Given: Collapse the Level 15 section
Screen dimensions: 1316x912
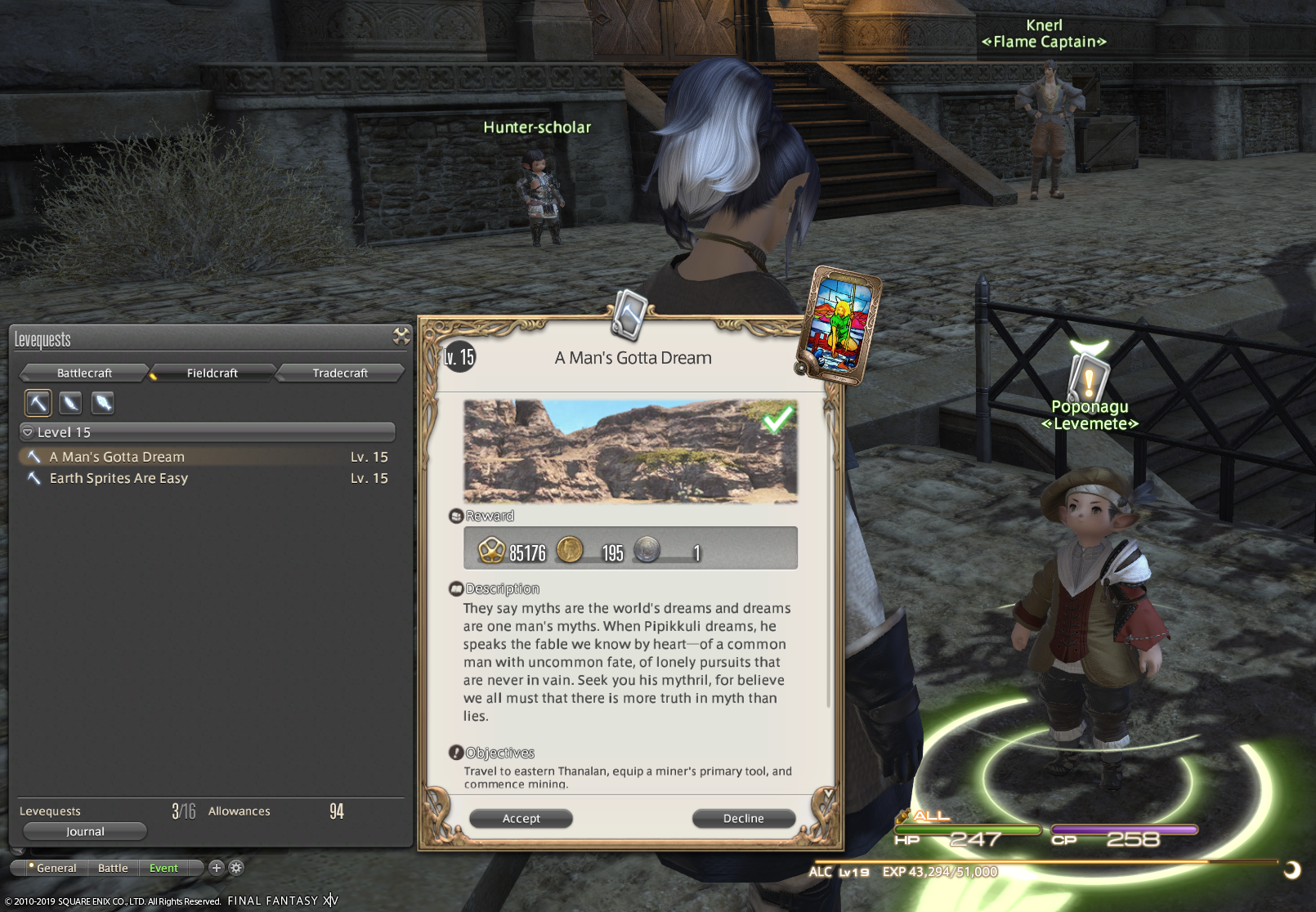Looking at the screenshot, I should 28,431.
